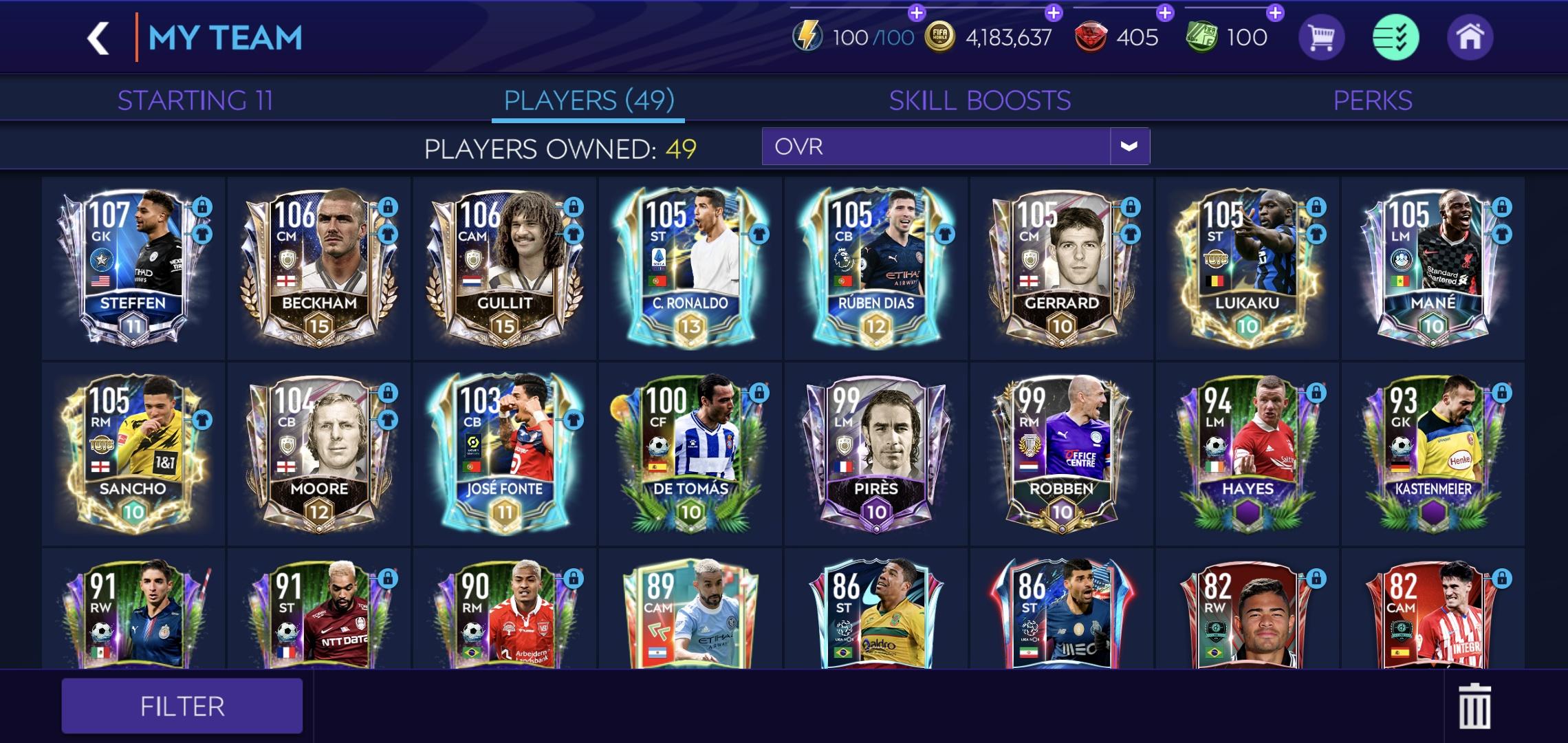The width and height of the screenshot is (1568, 743).
Task: Click the FIFA Mobile coins icon
Action: [x=939, y=36]
